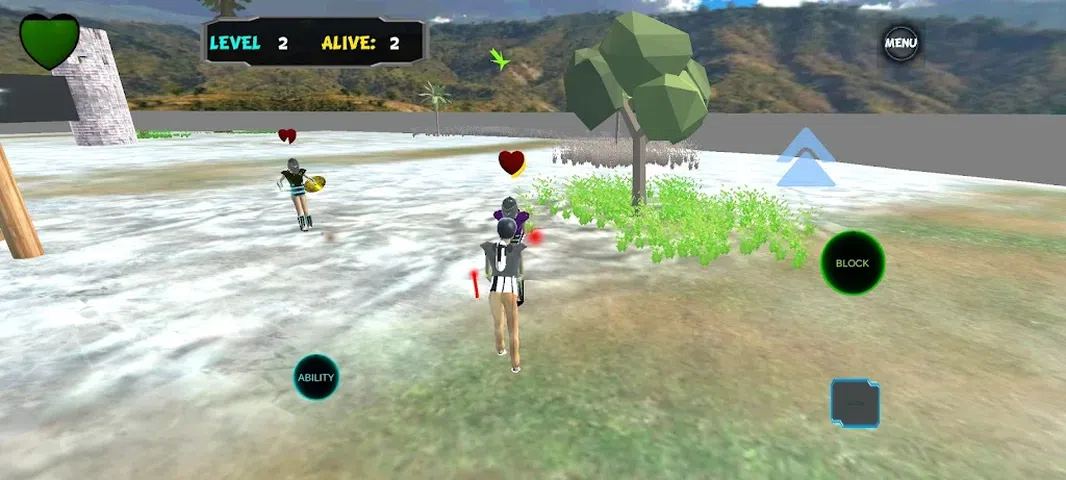
Task: Tap the green BLOCK button
Action: pyautogui.click(x=852, y=263)
